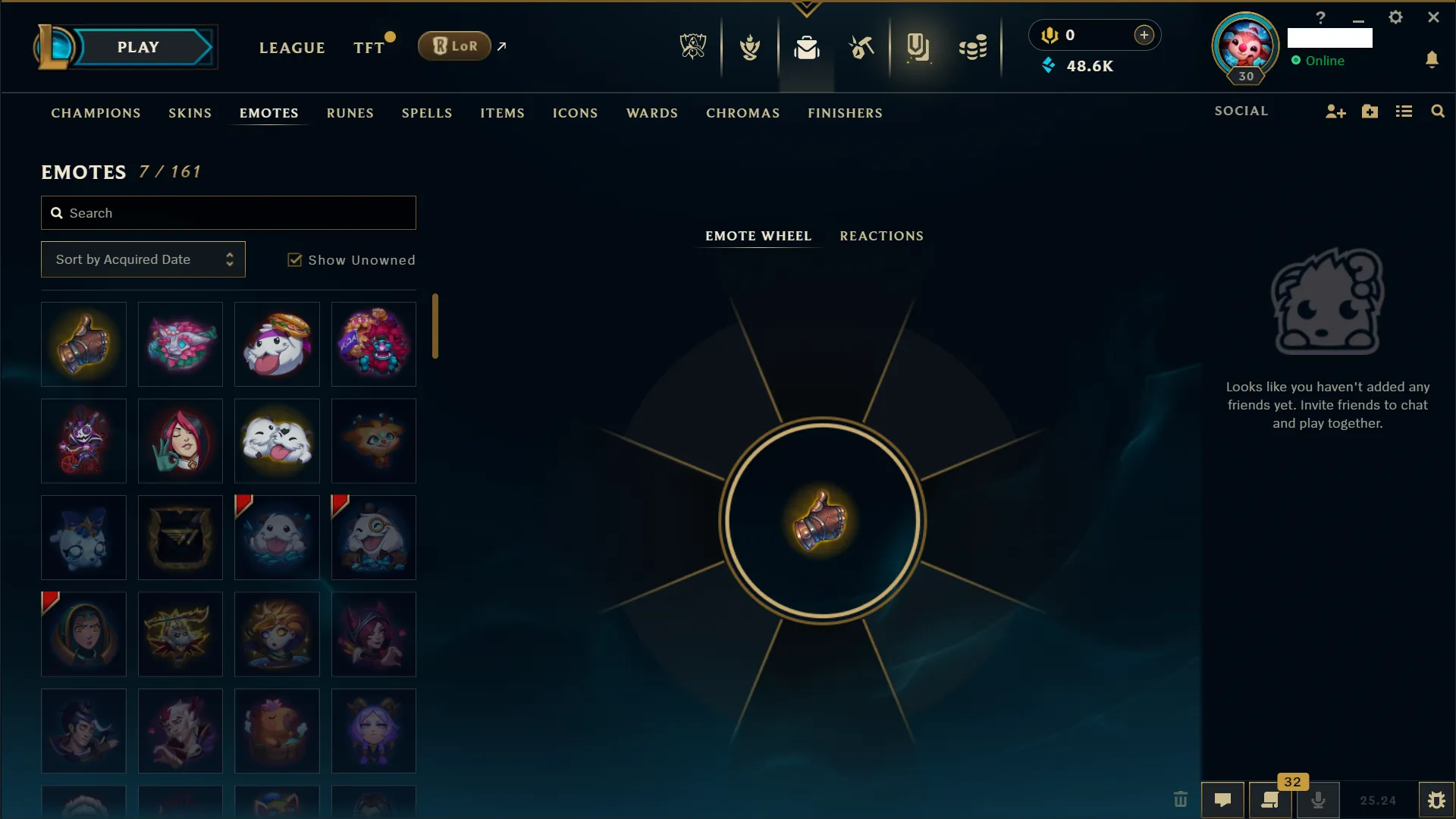Viewport: 1456px width, 819px height.
Task: Click the add friend icon
Action: (x=1335, y=111)
